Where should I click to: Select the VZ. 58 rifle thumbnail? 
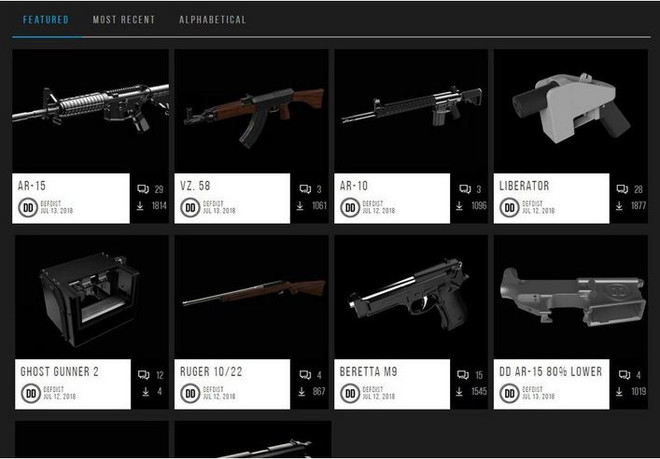click(x=251, y=112)
